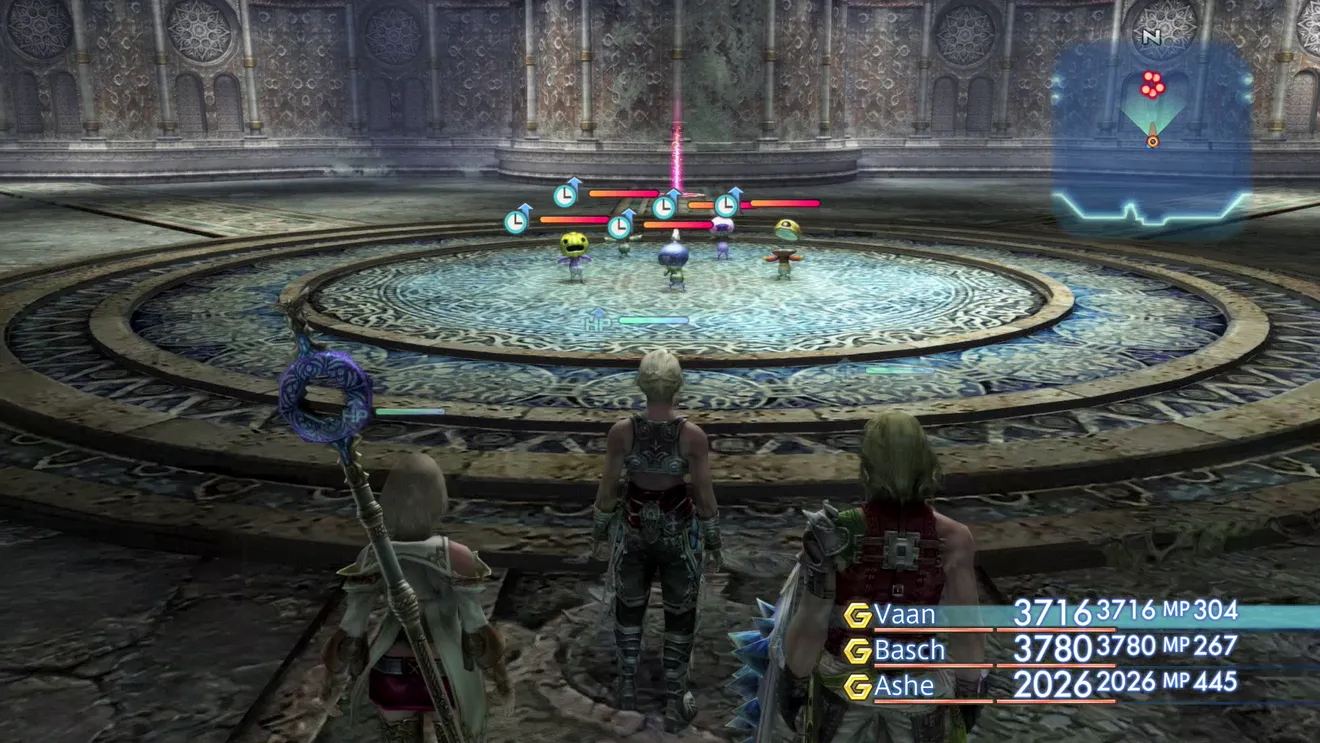This screenshot has width=1320, height=743.
Task: Toggle the gambit icon beside Basch
Action: pyautogui.click(x=857, y=651)
